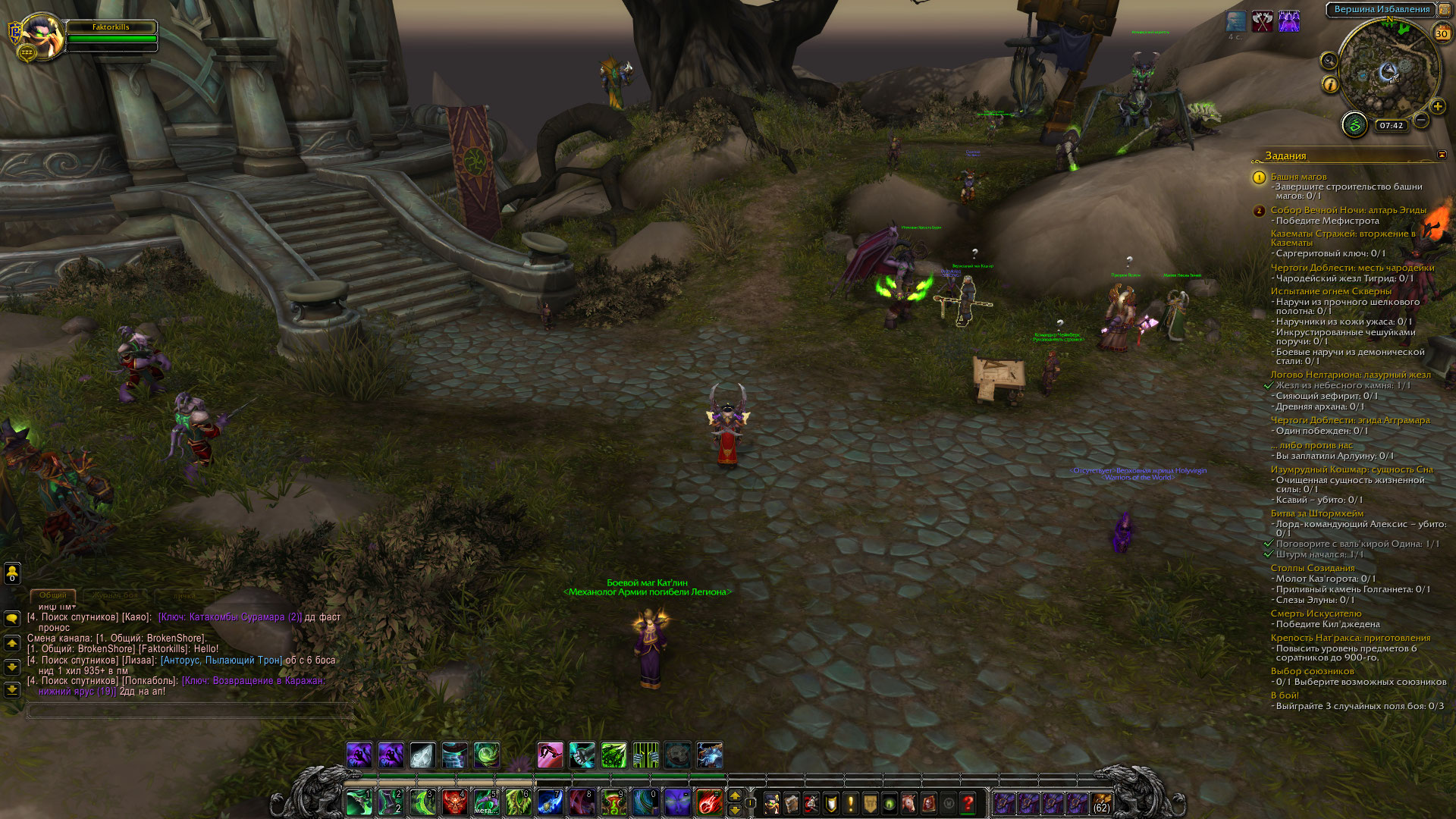
Task: Switch to the Общий chat tab
Action: 53,595
